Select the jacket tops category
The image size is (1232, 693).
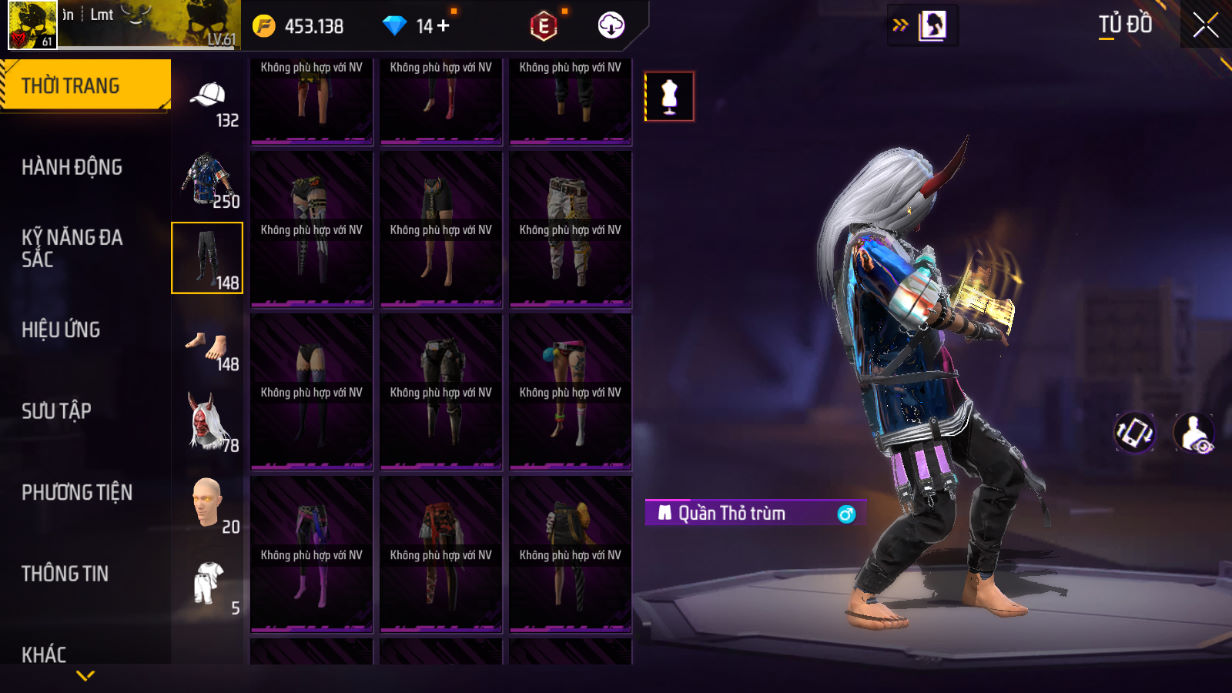point(208,182)
